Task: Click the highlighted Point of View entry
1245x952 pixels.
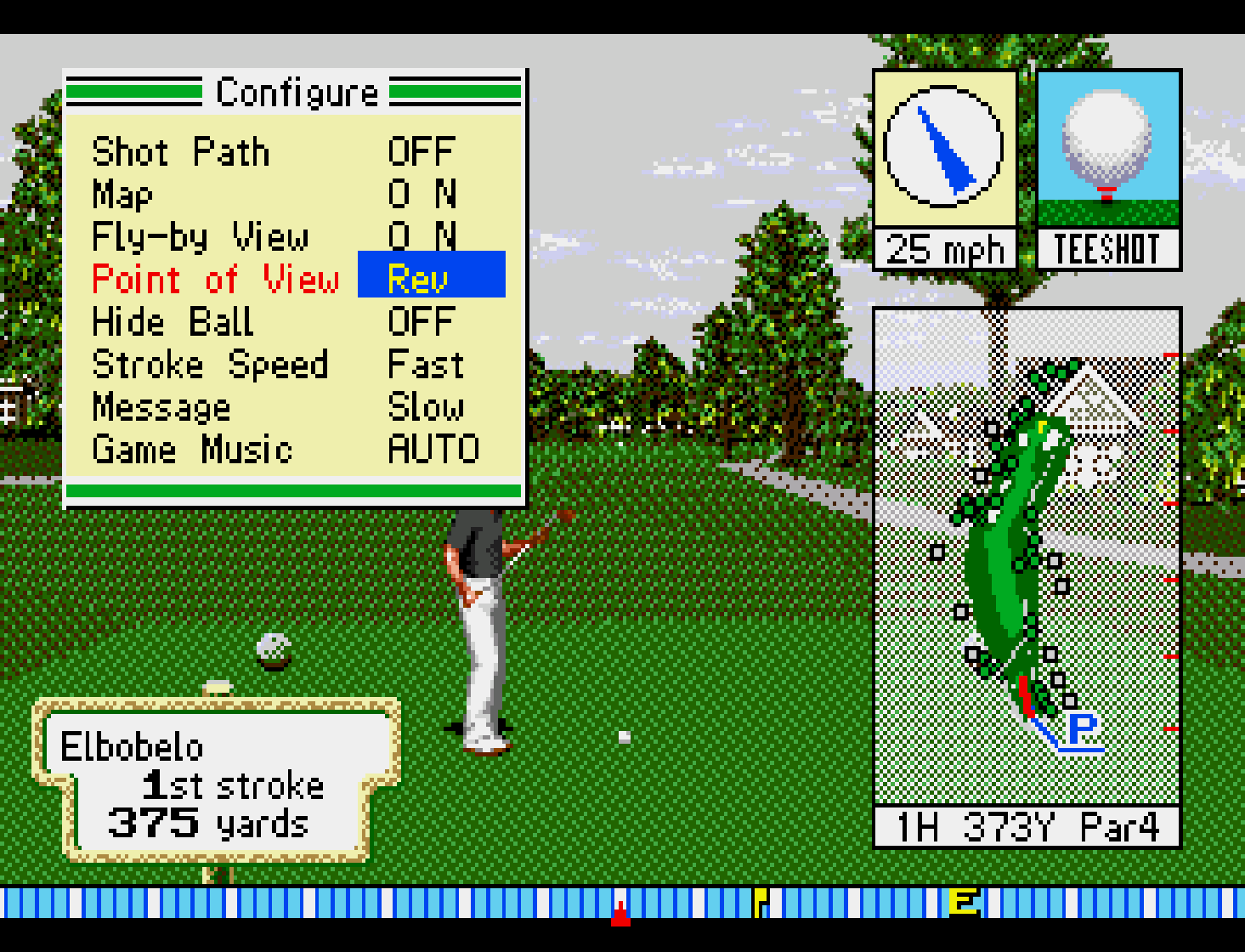Action: [x=216, y=280]
